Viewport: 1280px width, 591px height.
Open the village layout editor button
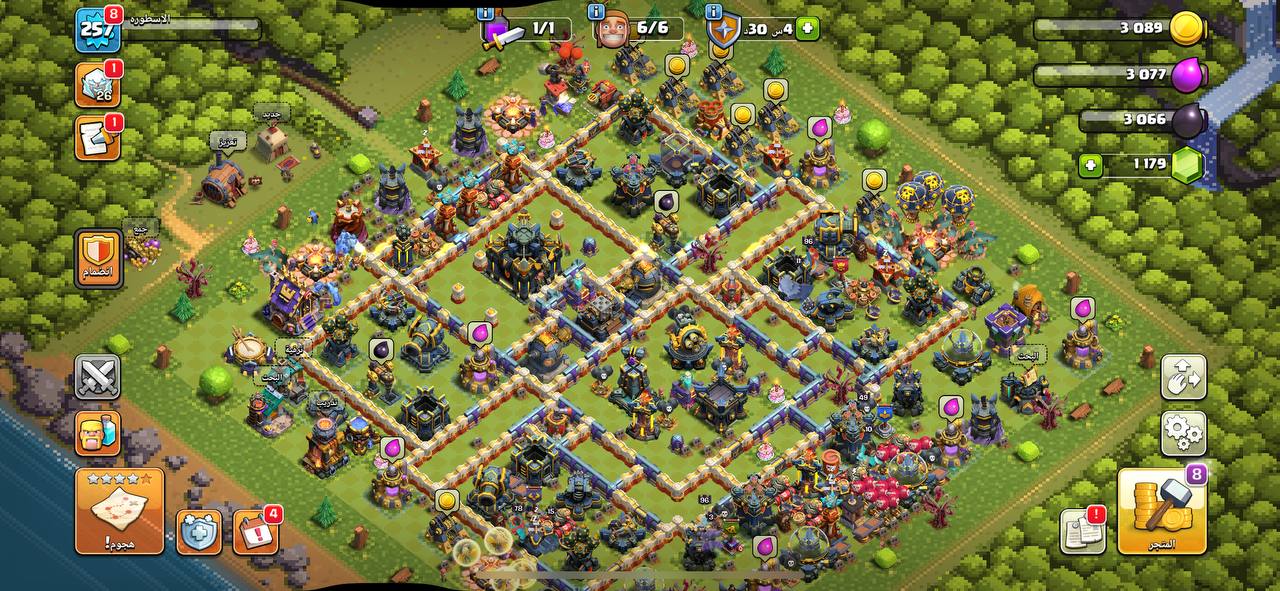pyautogui.click(x=1184, y=377)
